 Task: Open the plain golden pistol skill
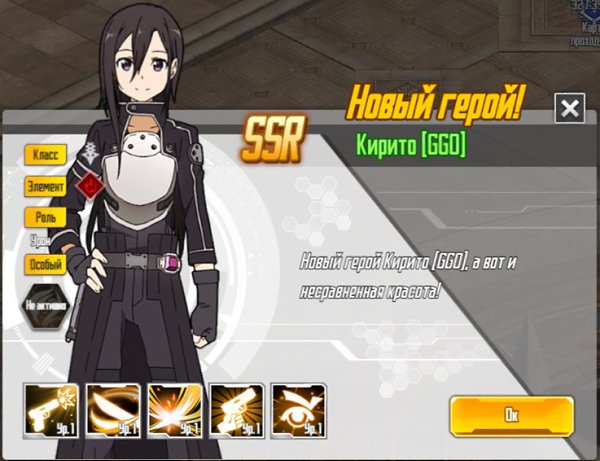click(x=236, y=410)
